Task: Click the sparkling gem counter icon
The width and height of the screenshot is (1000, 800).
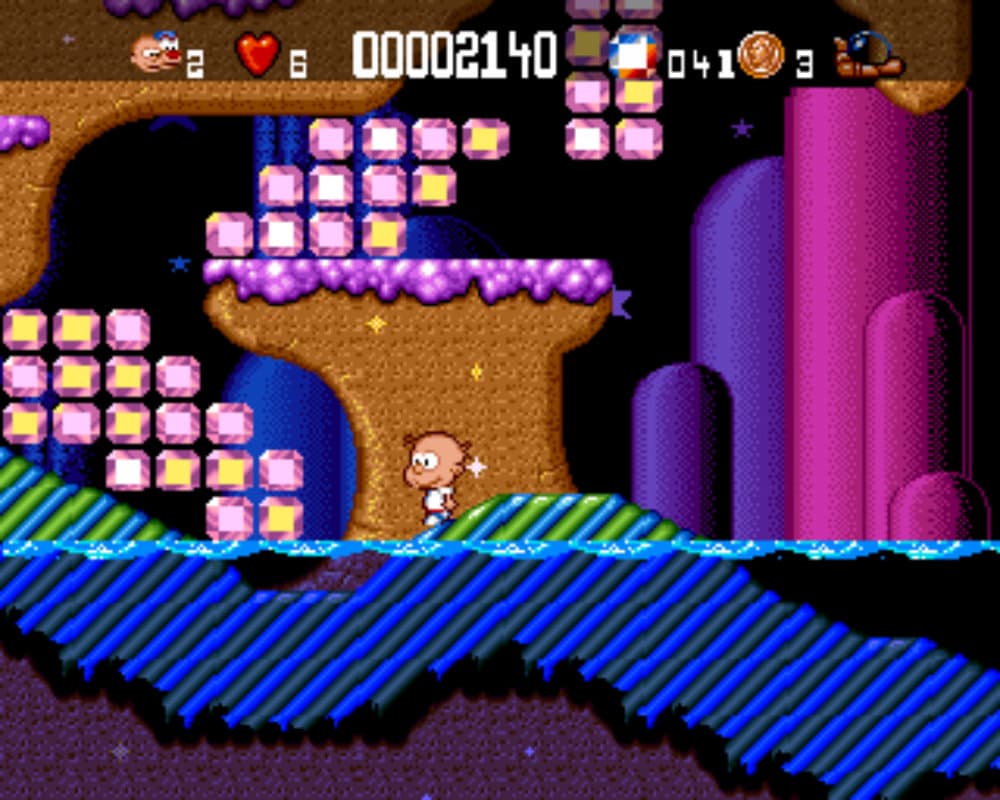Action: point(635,55)
